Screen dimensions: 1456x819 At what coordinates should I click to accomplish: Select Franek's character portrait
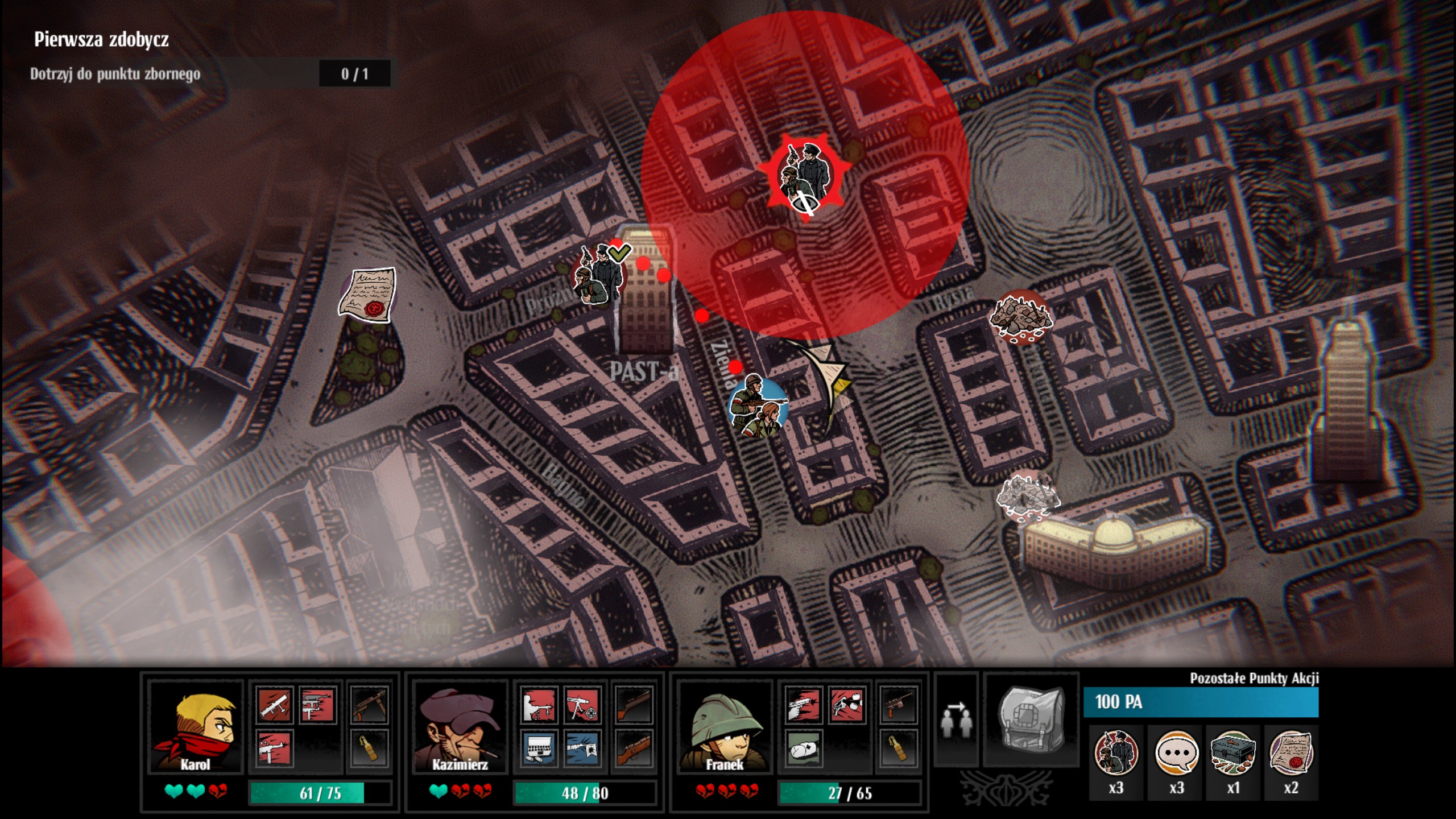point(724,727)
